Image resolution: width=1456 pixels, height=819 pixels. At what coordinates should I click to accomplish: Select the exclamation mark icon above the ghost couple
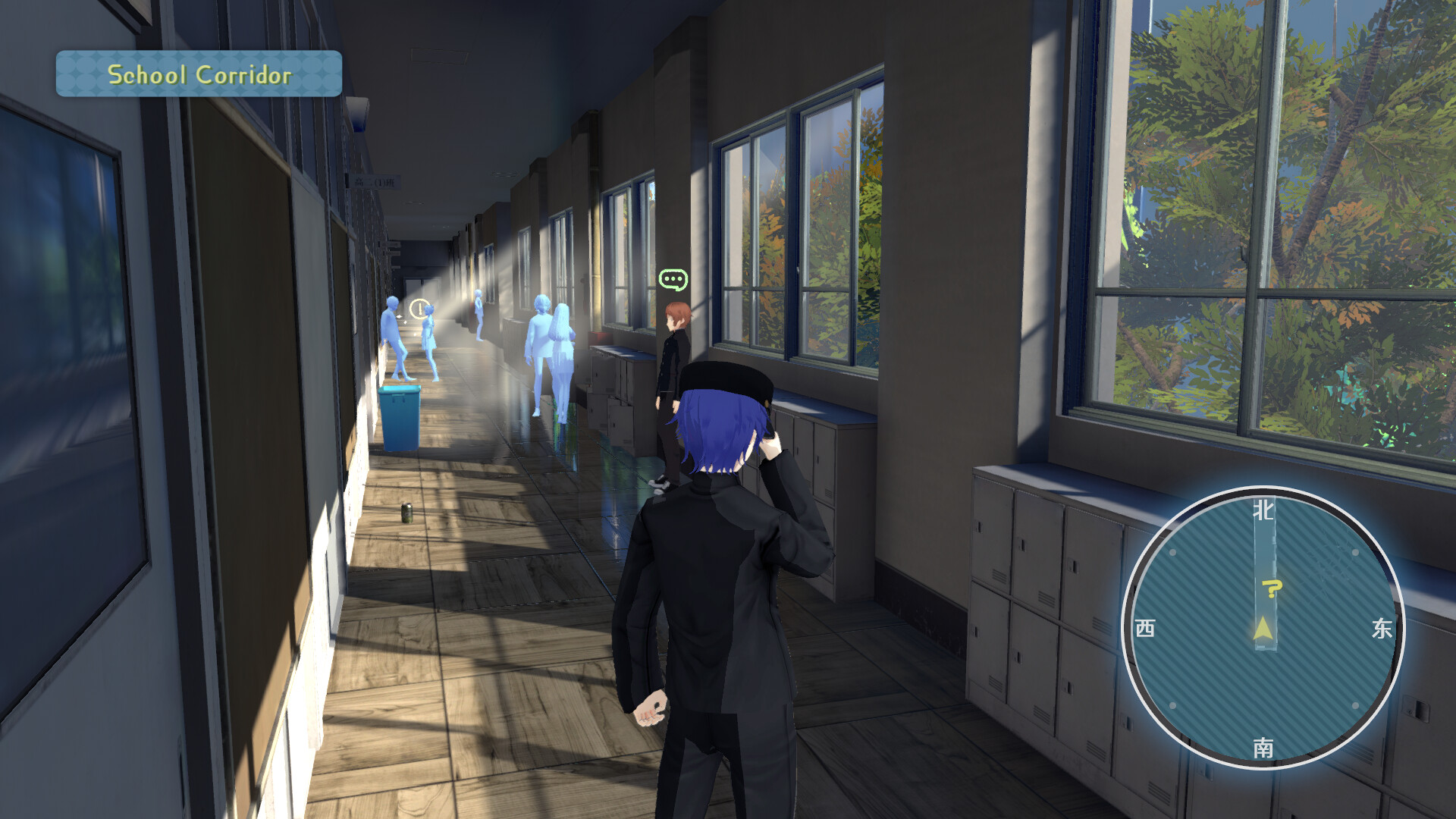pos(419,308)
